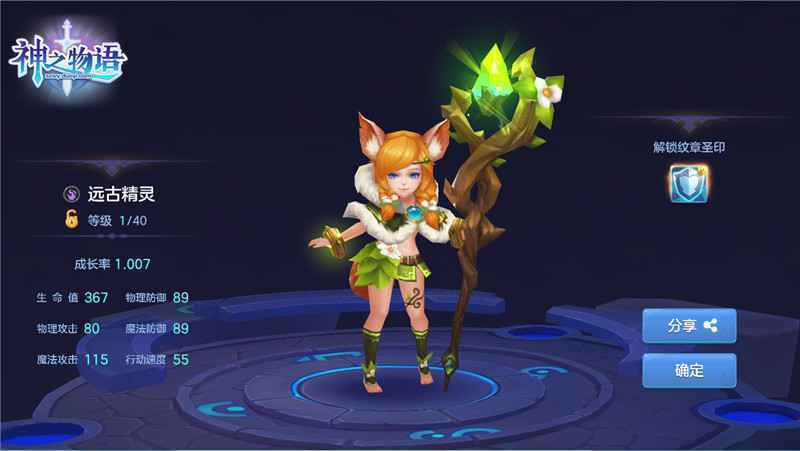
Task: Select the gold padlock level icon
Action: click(72, 220)
